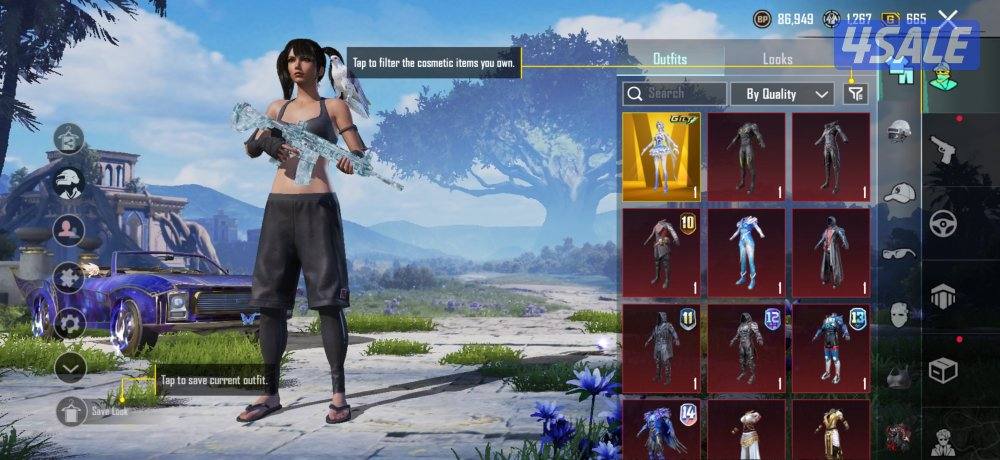Show the glasses category

(x=900, y=253)
